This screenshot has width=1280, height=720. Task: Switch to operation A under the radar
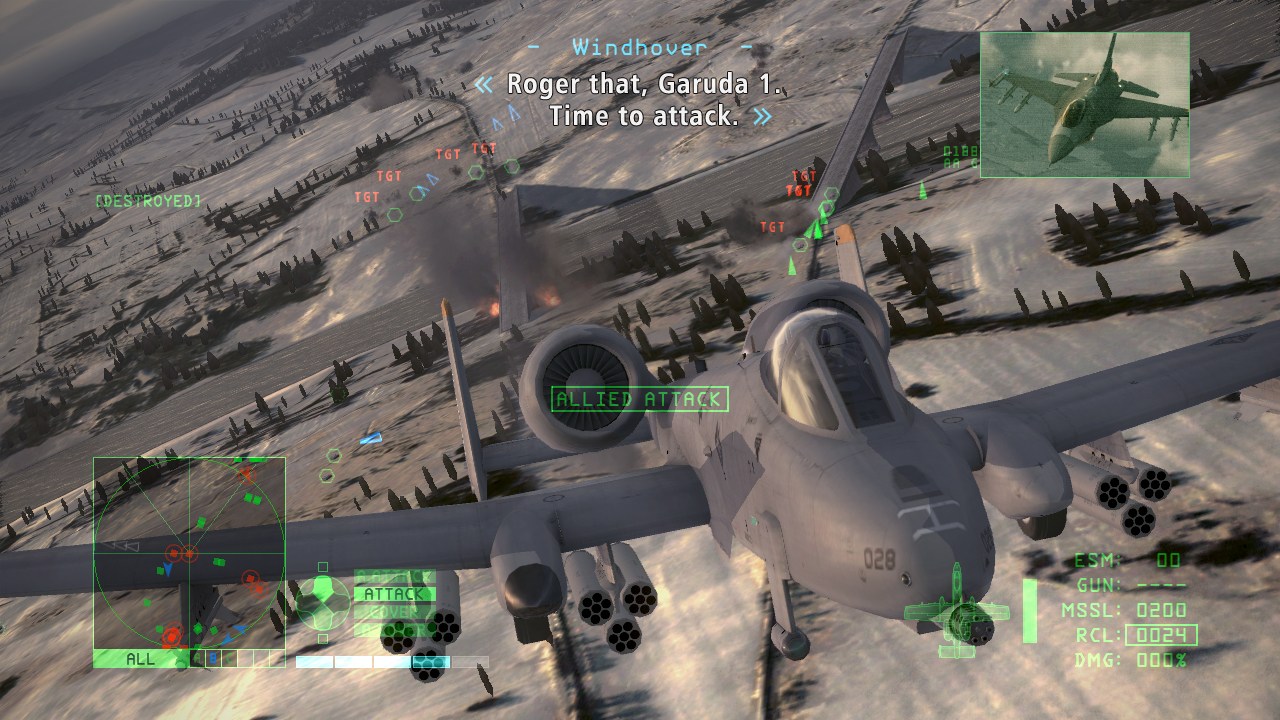[197, 659]
